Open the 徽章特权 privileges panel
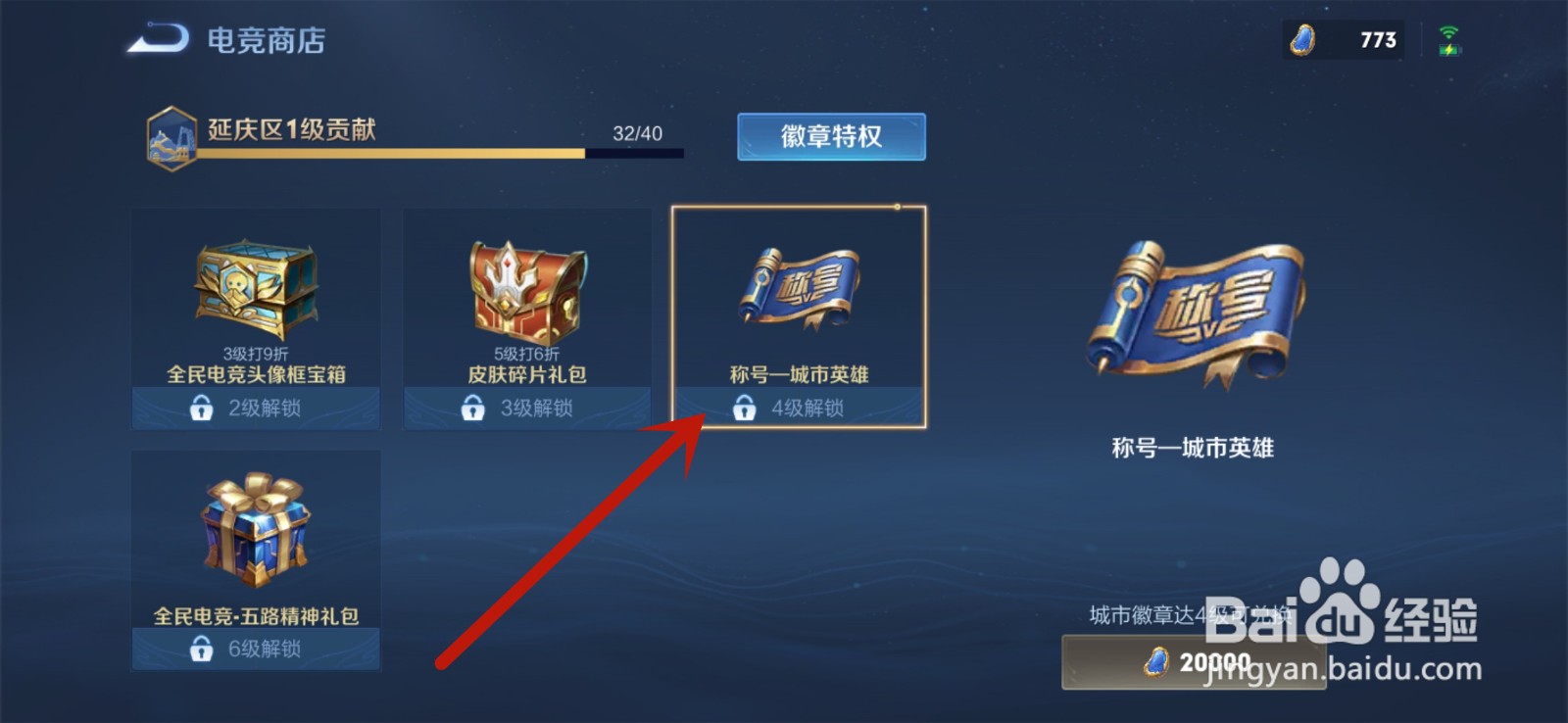1568x723 pixels. [x=830, y=137]
